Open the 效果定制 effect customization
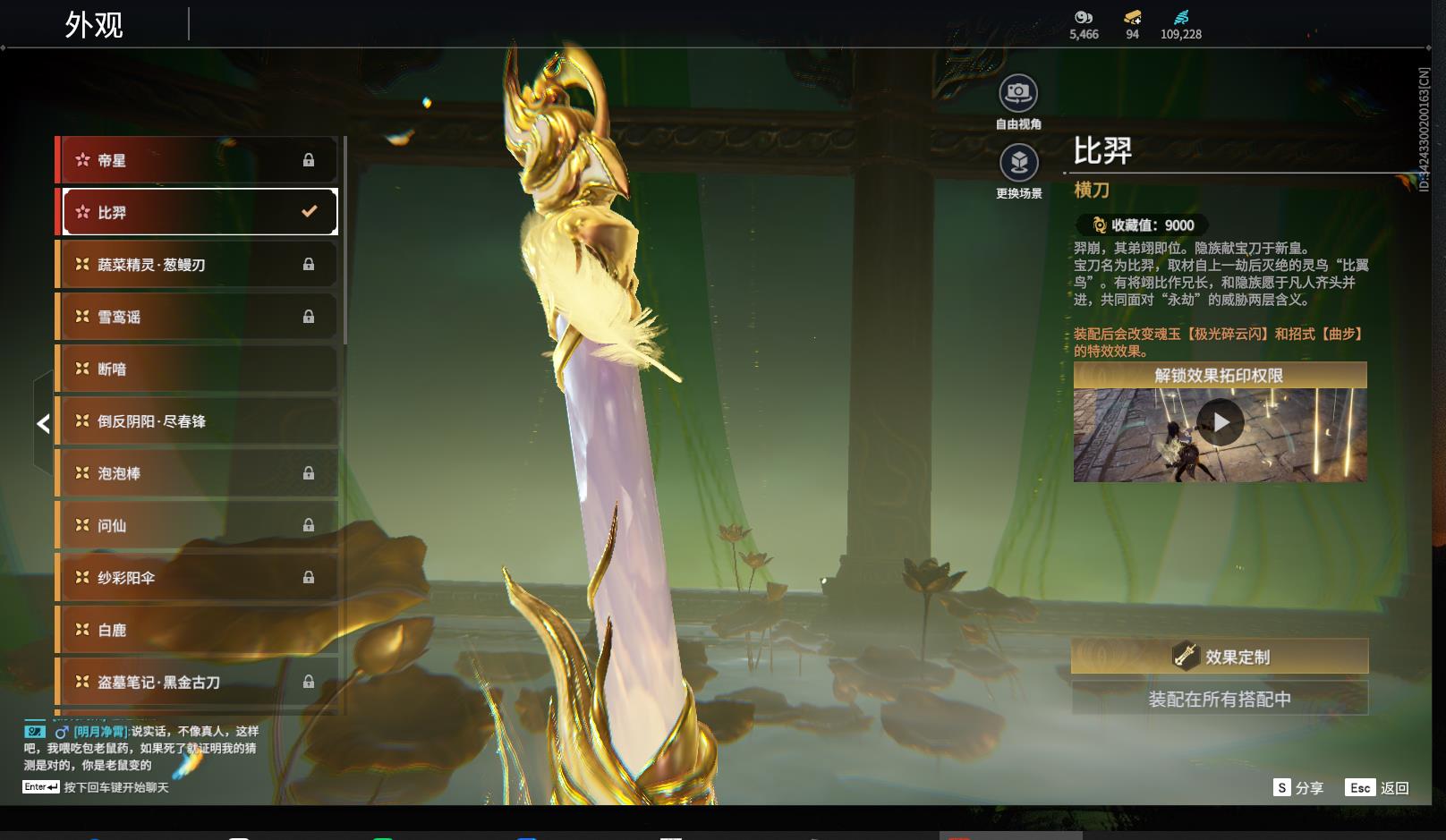The image size is (1446, 840). point(1220,657)
